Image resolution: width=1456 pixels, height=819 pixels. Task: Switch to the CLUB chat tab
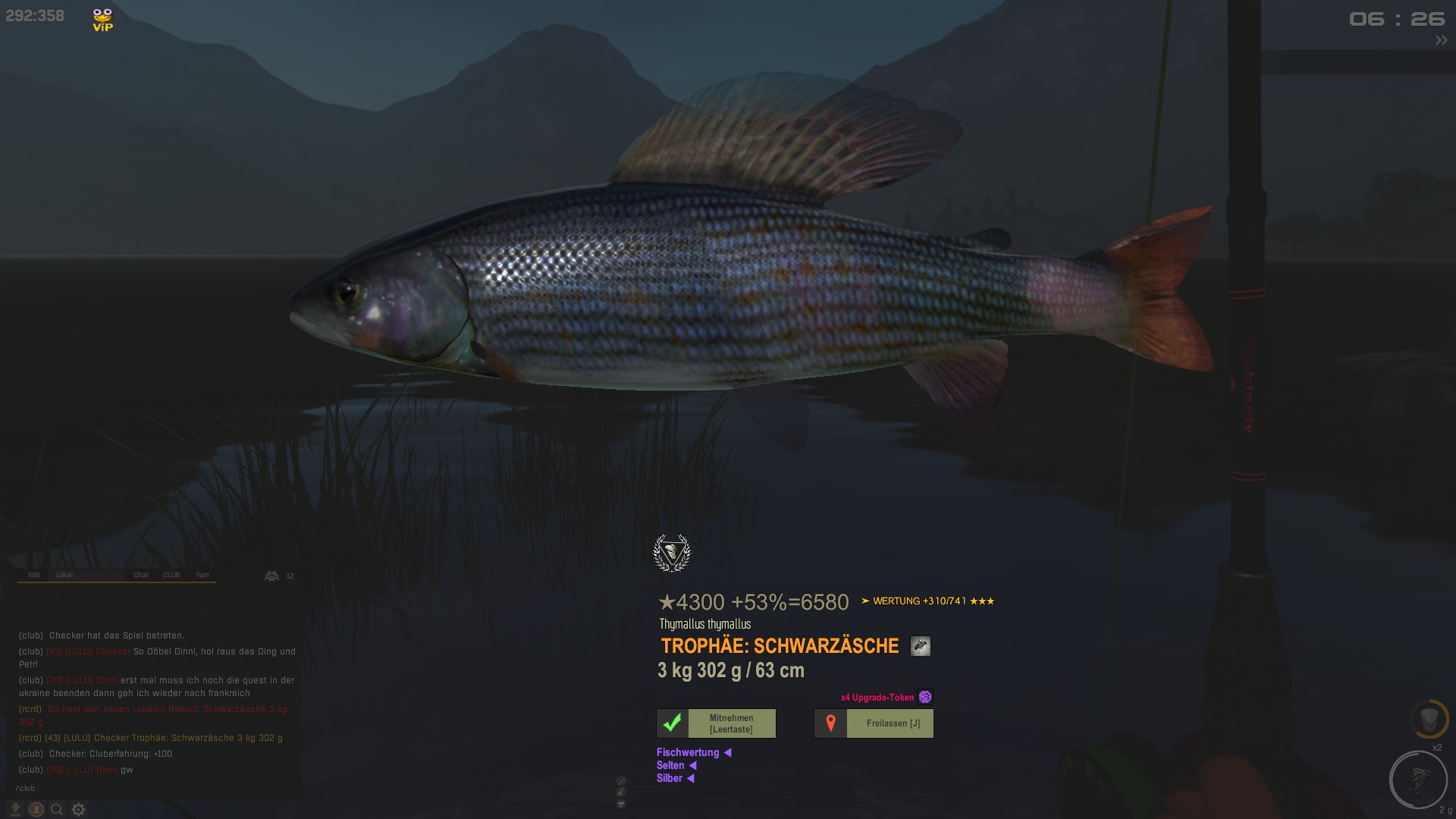(171, 575)
